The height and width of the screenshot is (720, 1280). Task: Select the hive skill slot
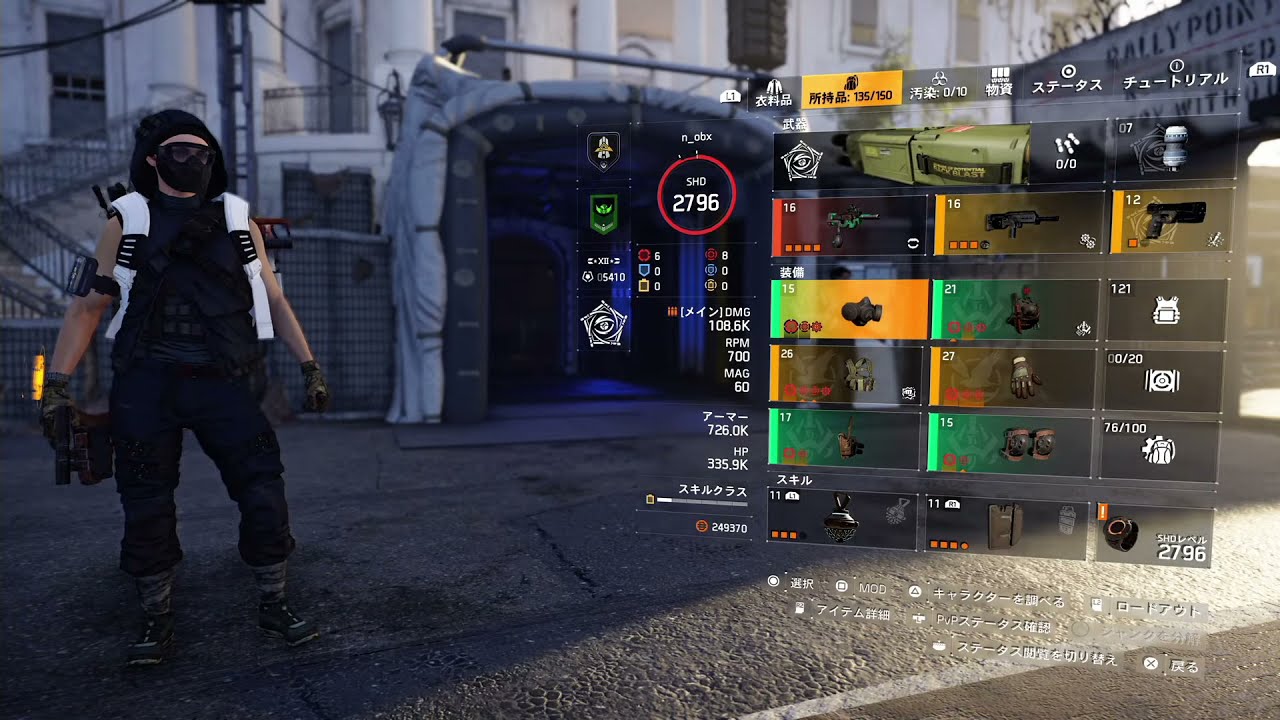point(841,518)
